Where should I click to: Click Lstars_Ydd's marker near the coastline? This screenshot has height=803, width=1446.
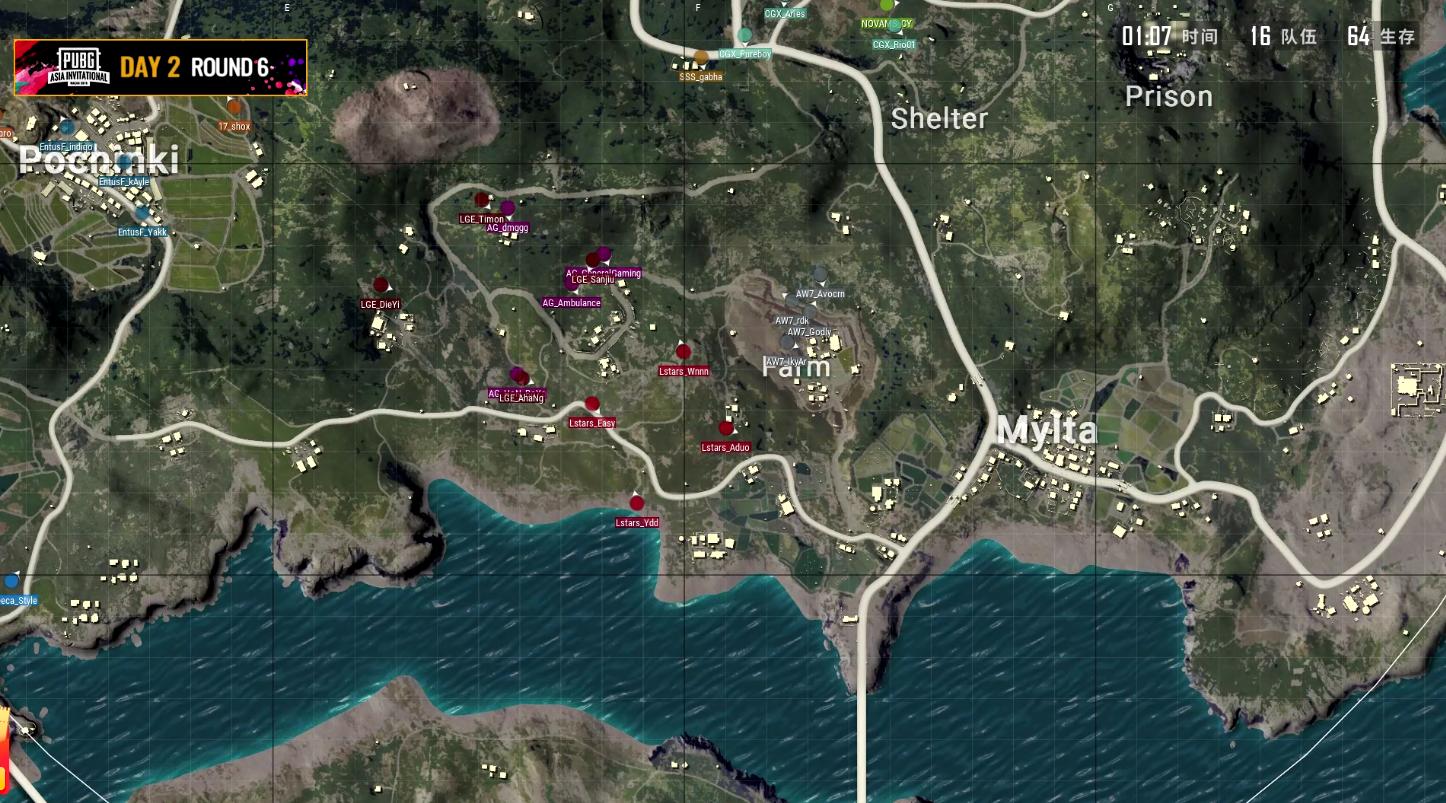[638, 503]
